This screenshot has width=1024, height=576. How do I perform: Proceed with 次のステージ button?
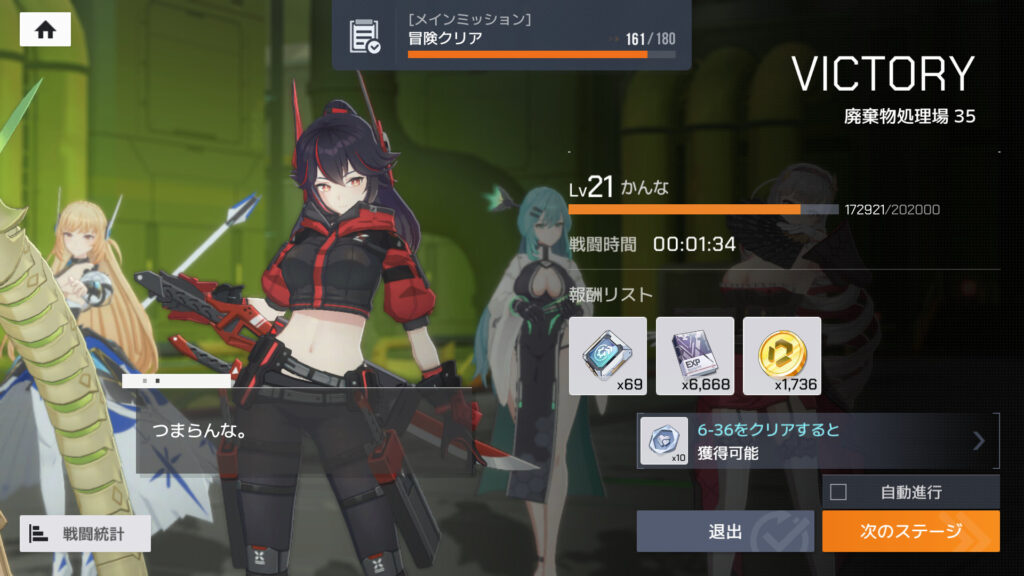point(910,531)
